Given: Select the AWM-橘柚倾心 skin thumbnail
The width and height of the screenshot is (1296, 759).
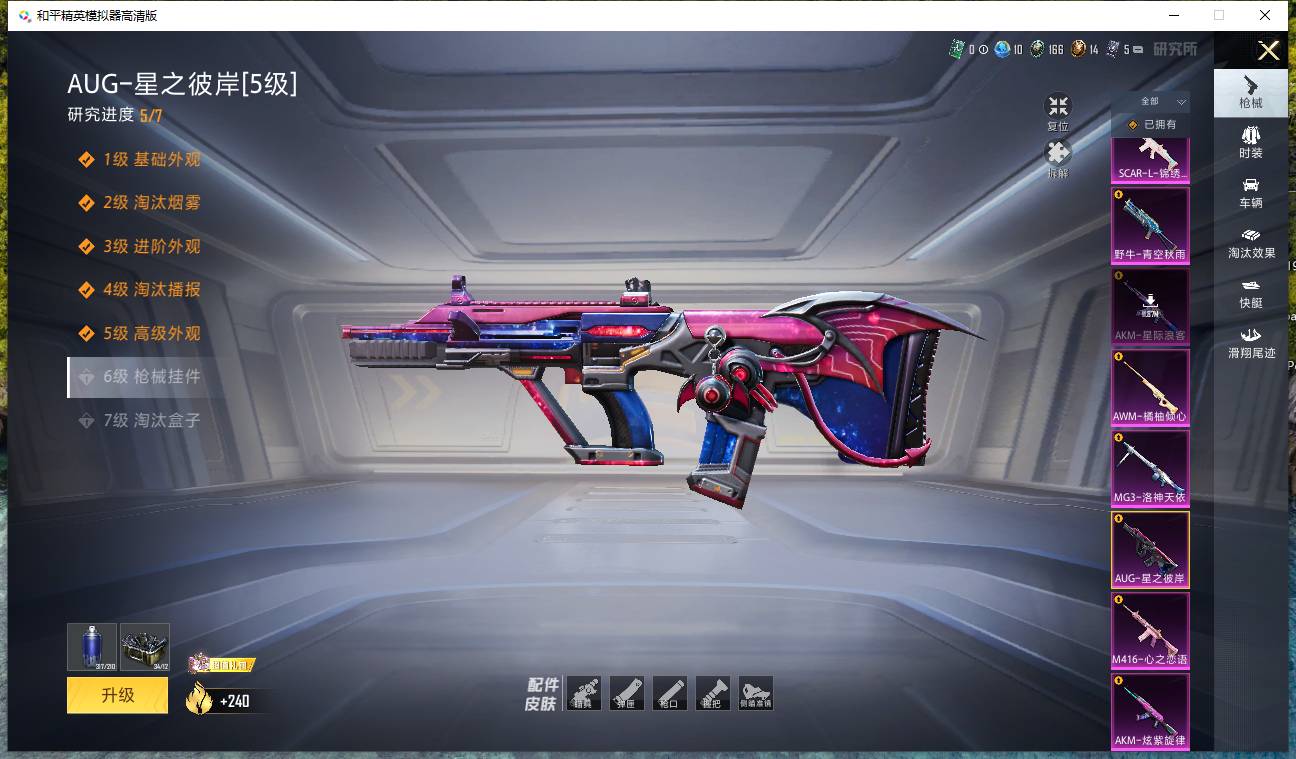Looking at the screenshot, I should click(x=1150, y=387).
